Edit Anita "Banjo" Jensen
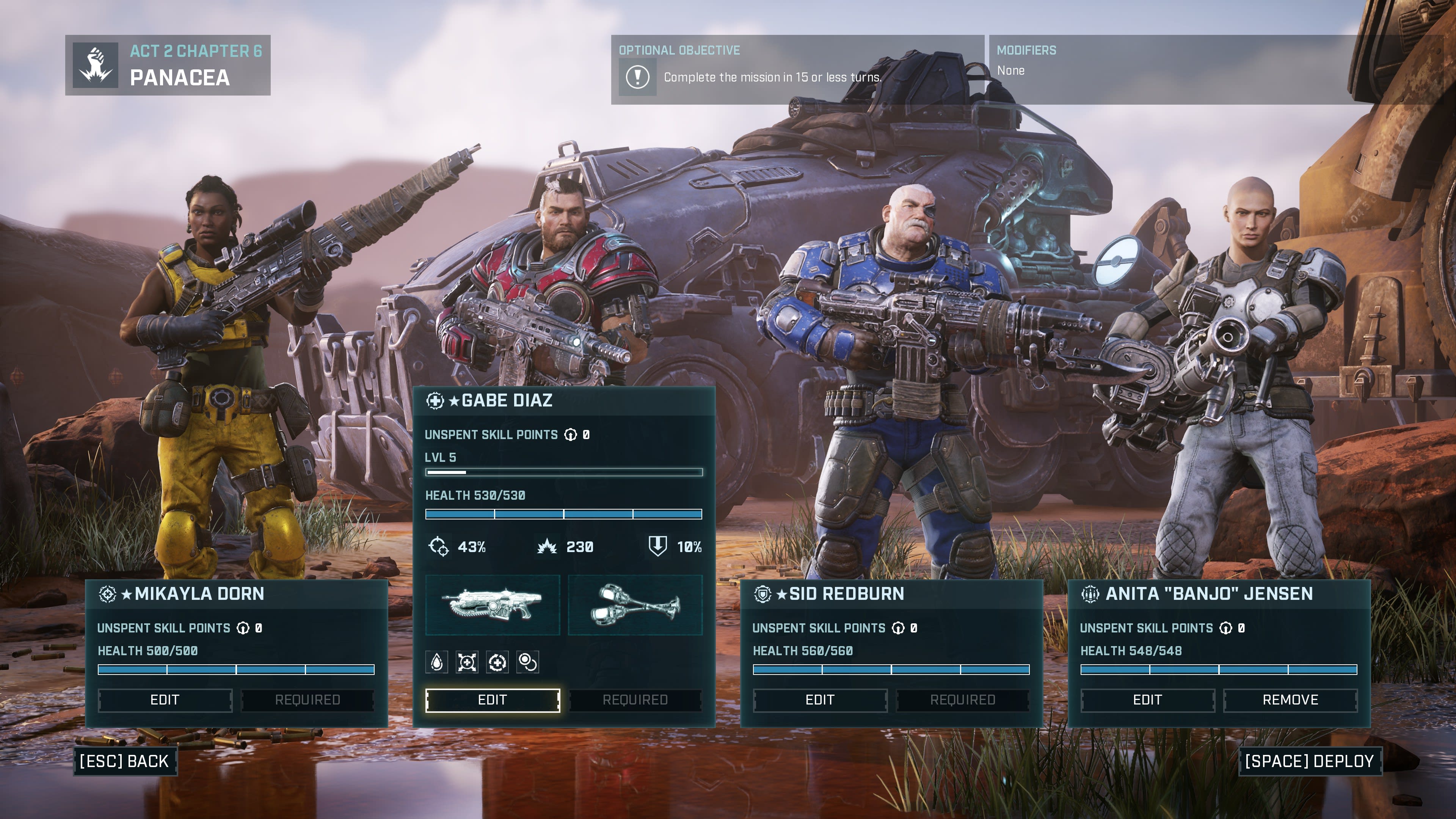 (x=1147, y=700)
